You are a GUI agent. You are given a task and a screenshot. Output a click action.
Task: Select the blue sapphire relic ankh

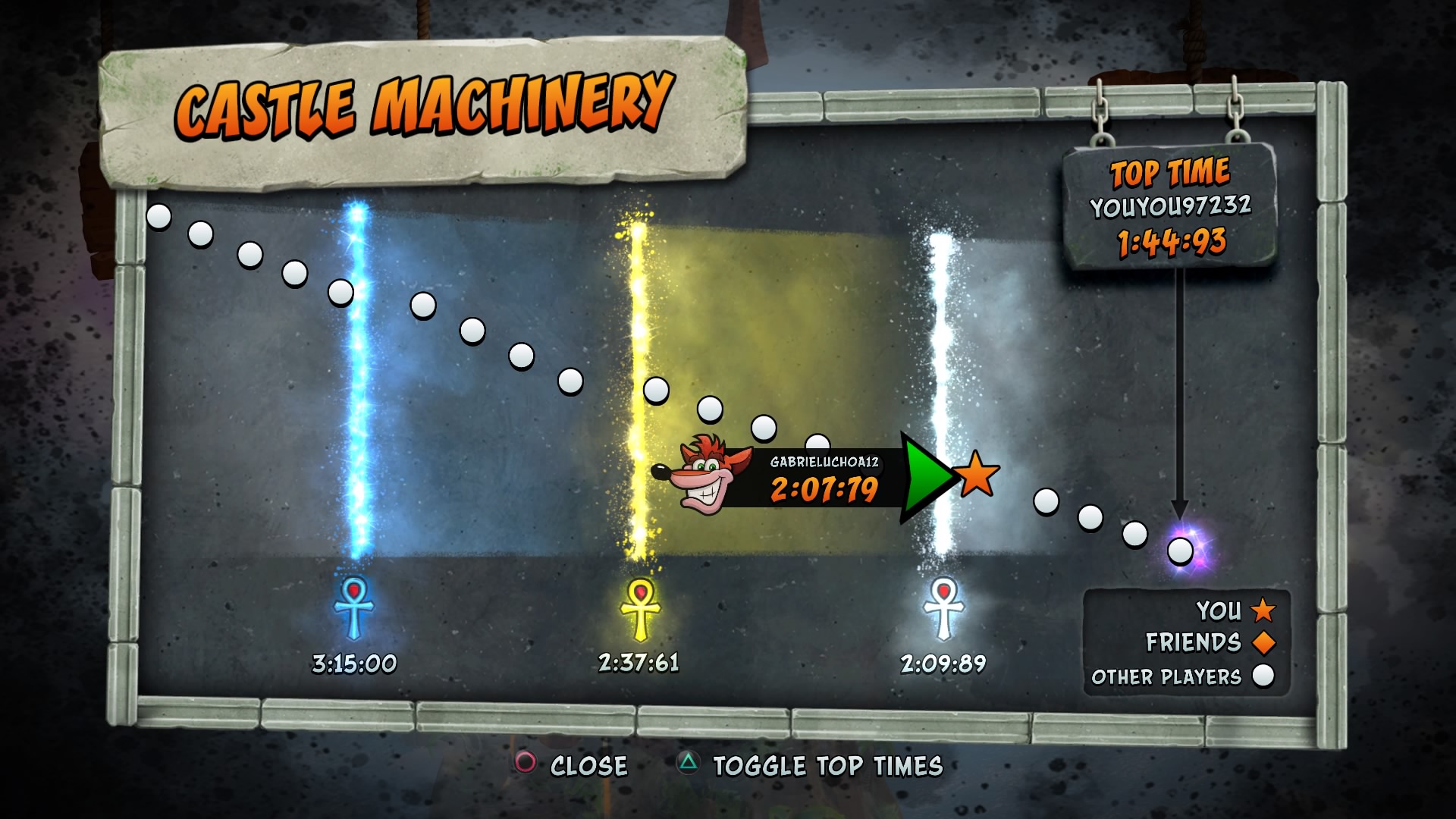click(353, 607)
